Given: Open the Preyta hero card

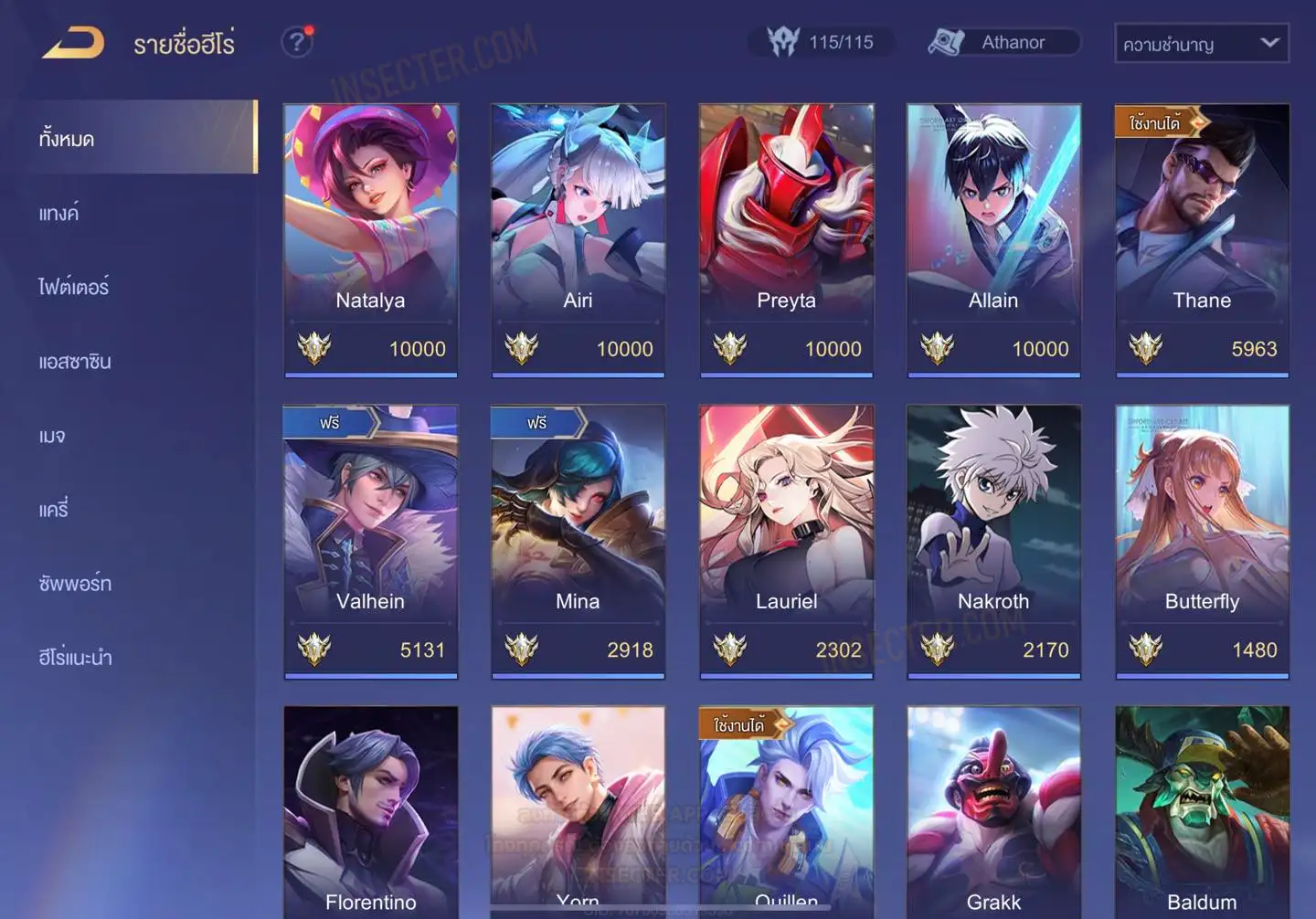Looking at the screenshot, I should pyautogui.click(x=786, y=239).
